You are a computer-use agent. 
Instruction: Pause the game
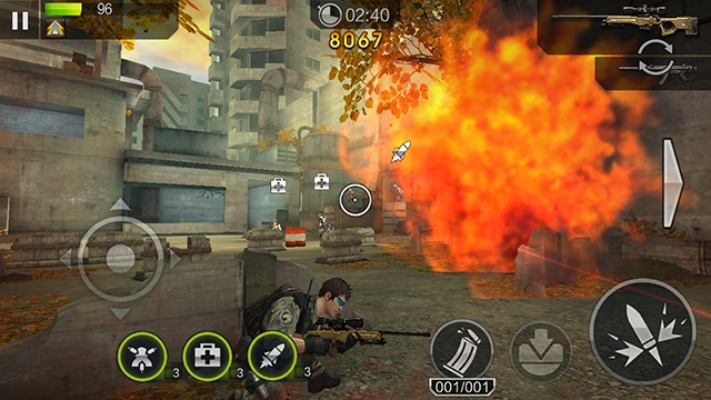[x=19, y=19]
